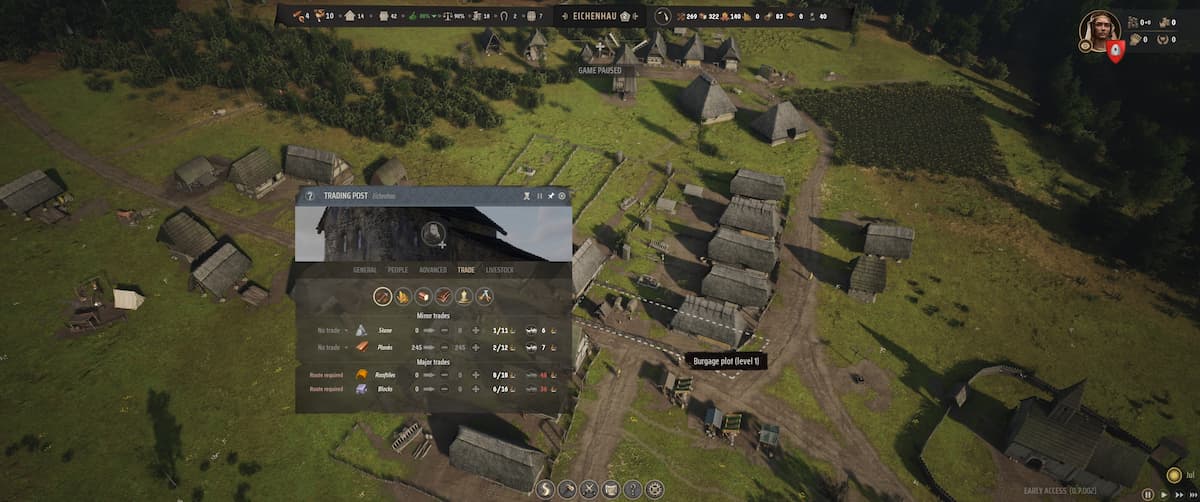Increase the Stone desired surplus

tap(476, 330)
